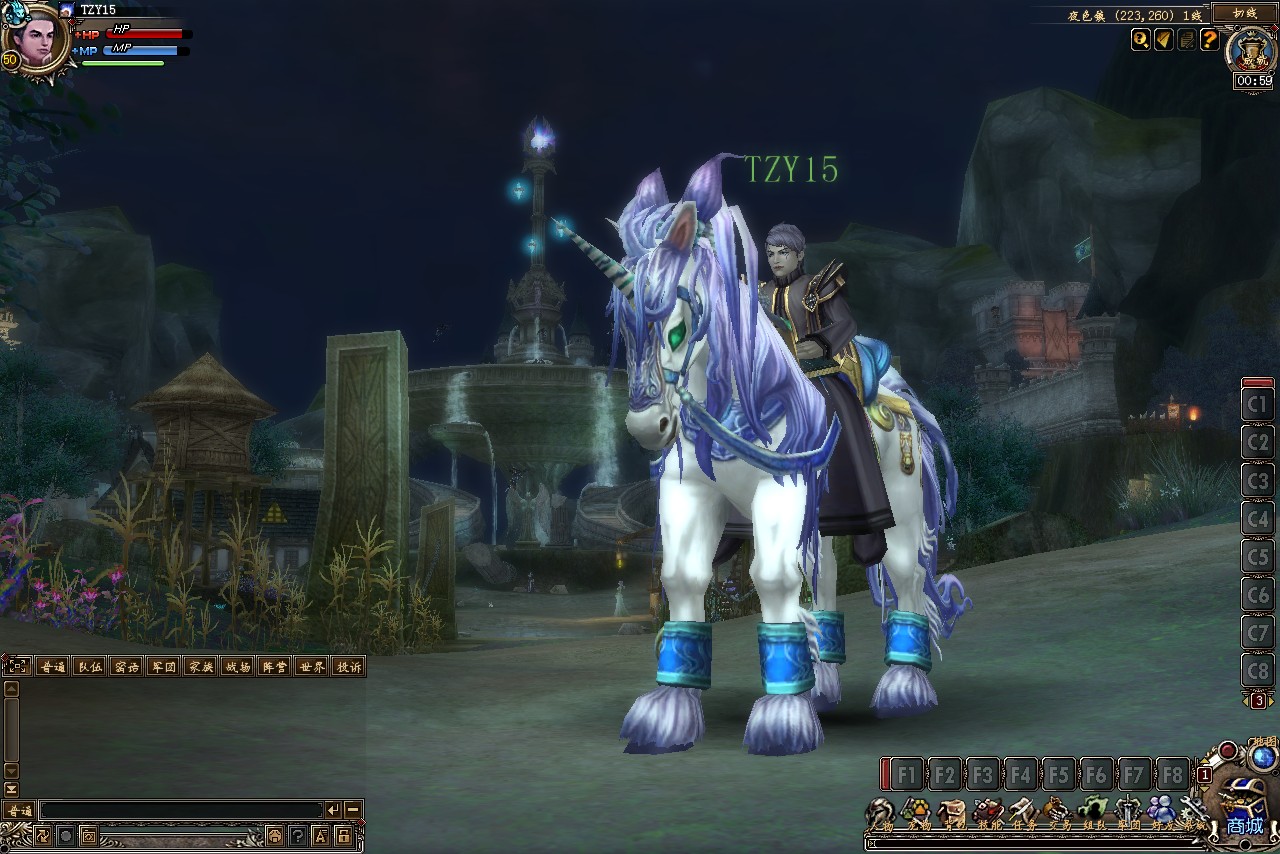Open the 宠物 pet paw icon

pos(916,810)
